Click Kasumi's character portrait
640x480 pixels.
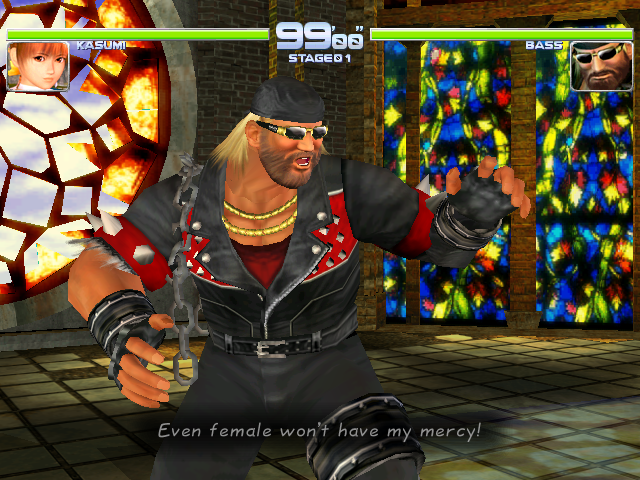pyautogui.click(x=30, y=67)
